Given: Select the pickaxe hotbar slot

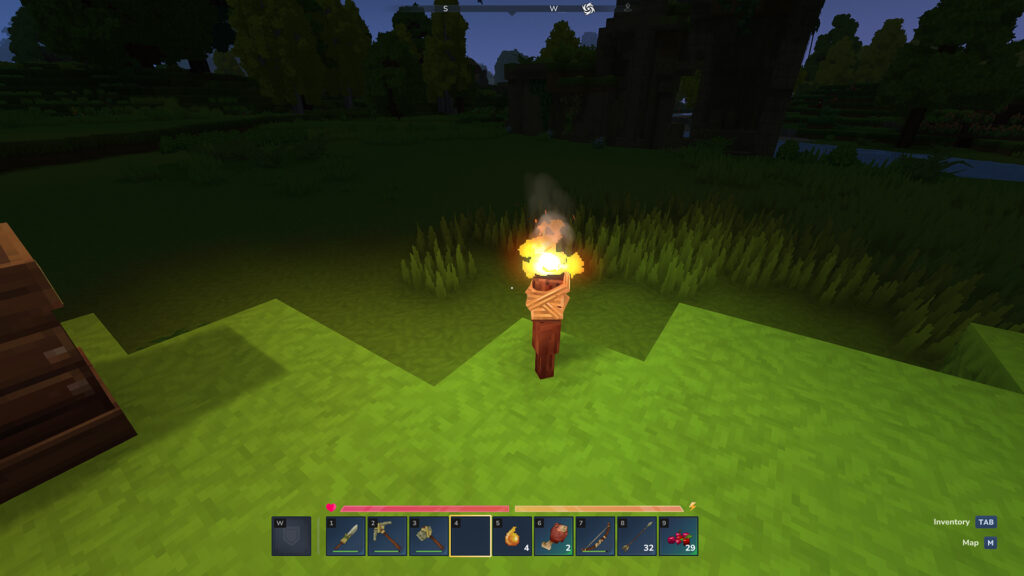Looking at the screenshot, I should 387,536.
